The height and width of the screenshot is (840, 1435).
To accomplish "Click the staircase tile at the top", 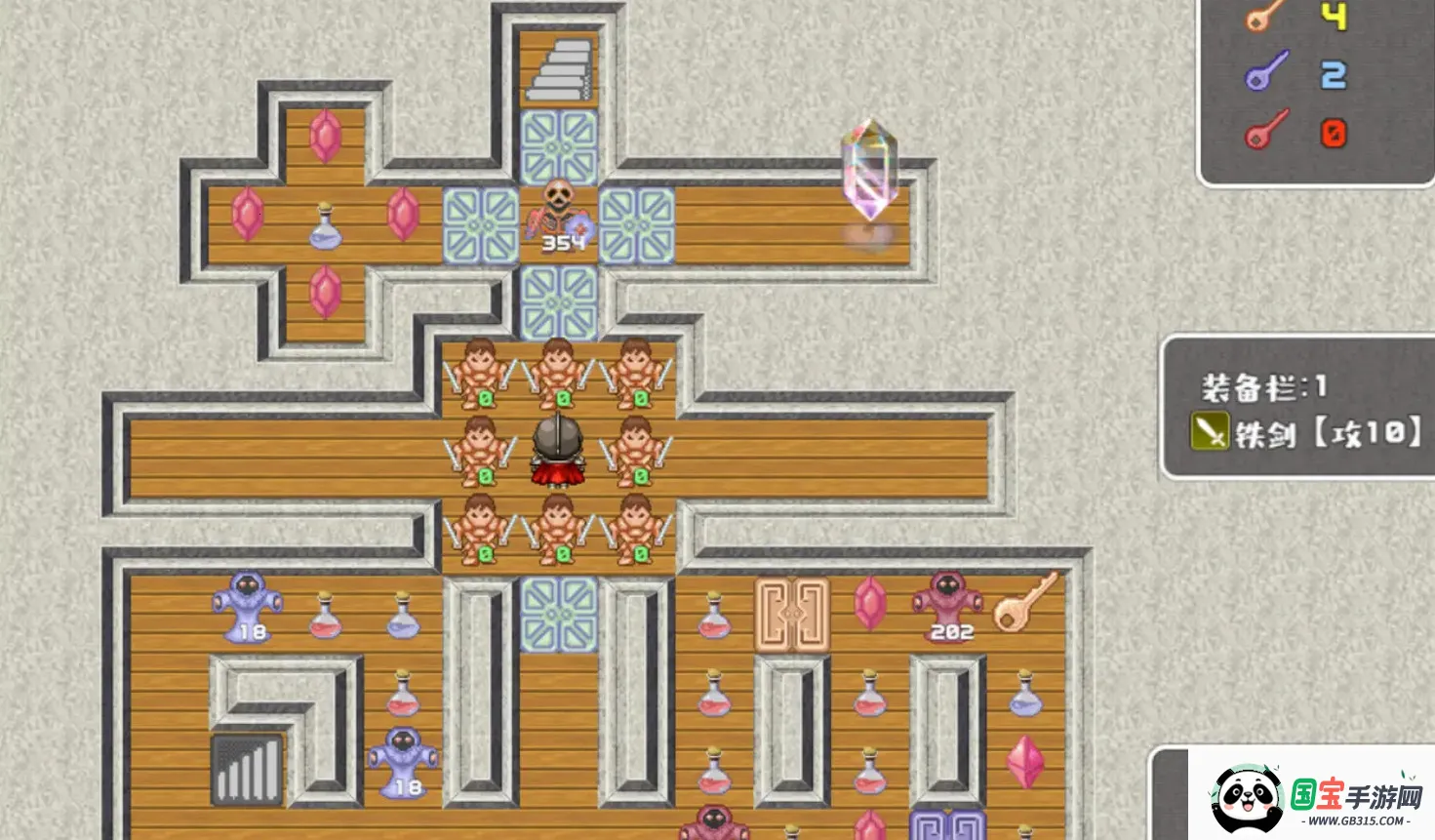I will point(559,68).
